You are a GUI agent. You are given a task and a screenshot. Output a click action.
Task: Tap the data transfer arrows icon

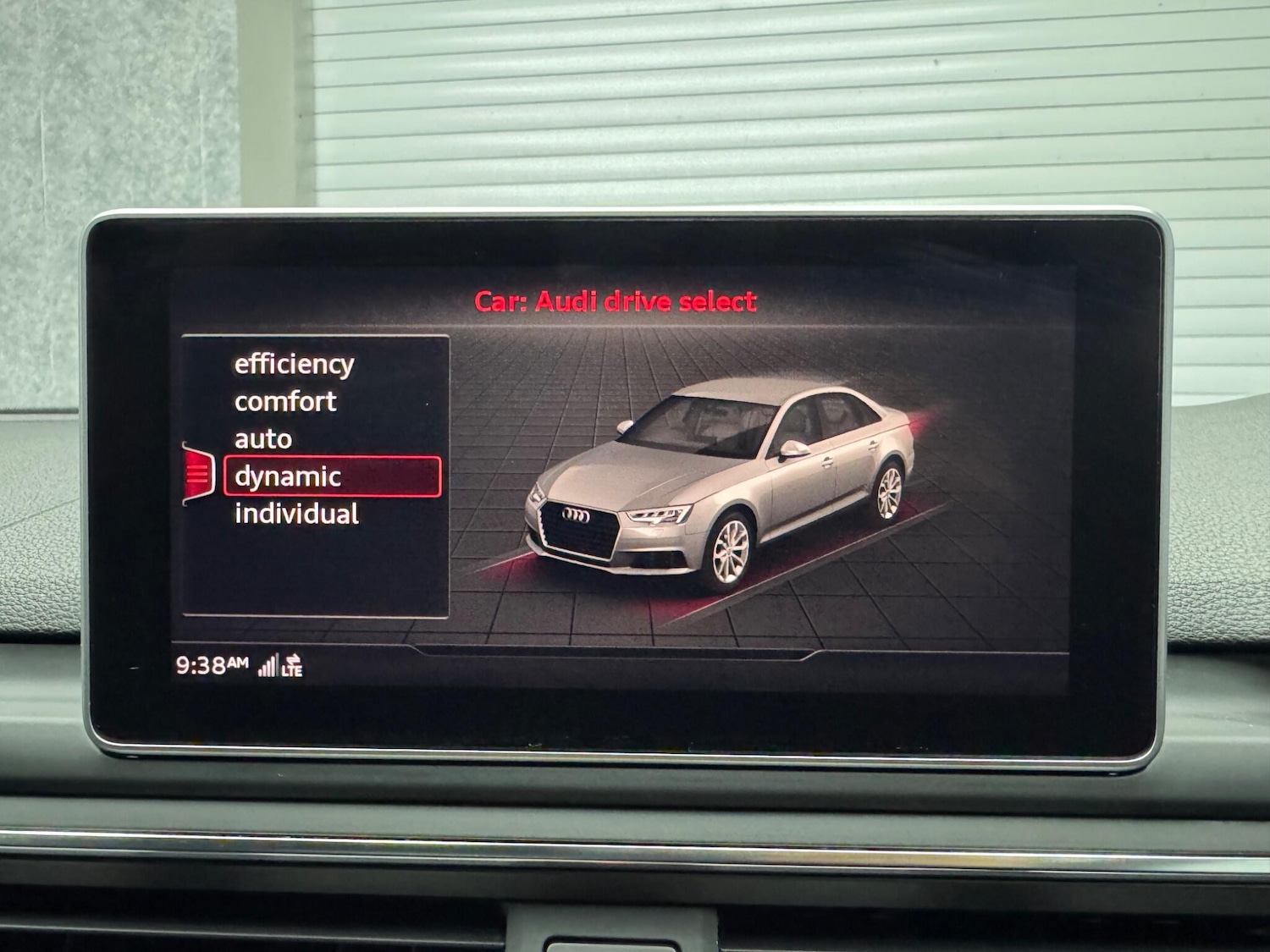click(295, 658)
